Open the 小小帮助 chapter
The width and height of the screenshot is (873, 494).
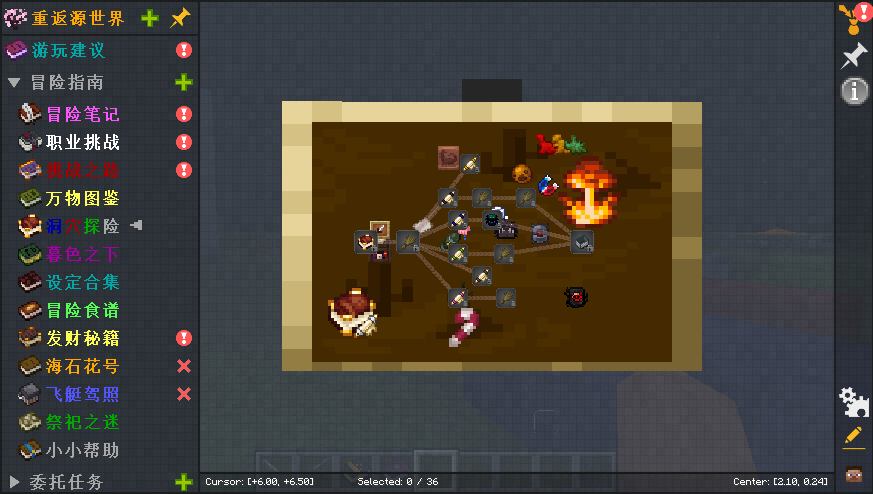click(82, 450)
